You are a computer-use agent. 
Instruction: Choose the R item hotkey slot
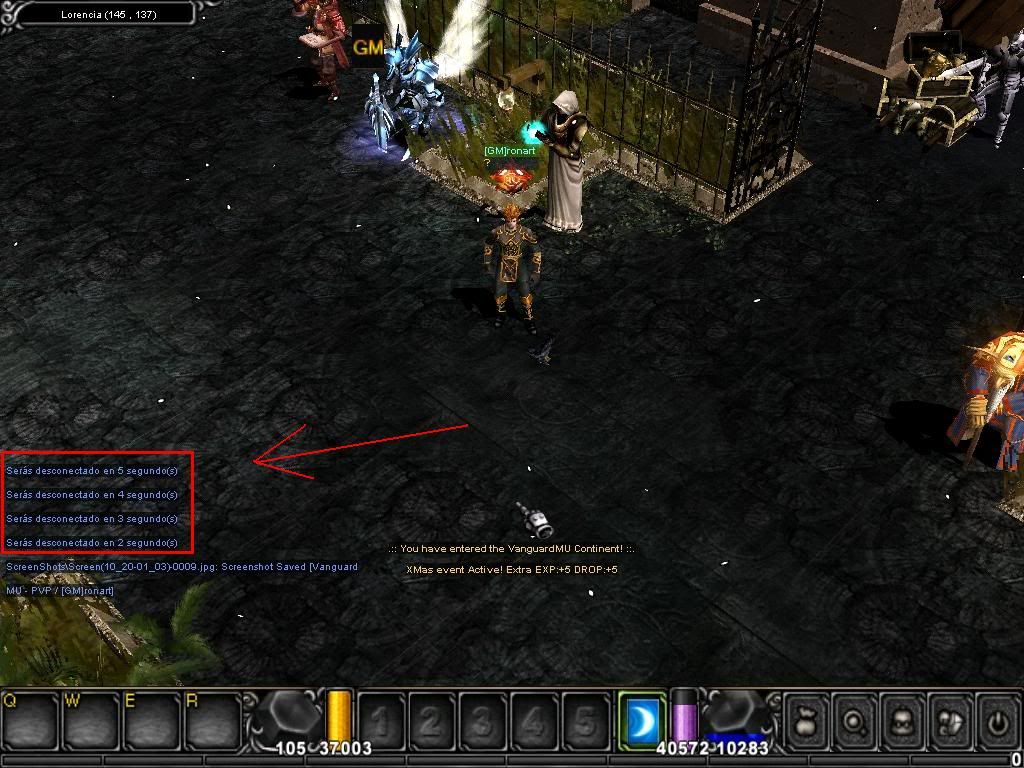pos(211,720)
